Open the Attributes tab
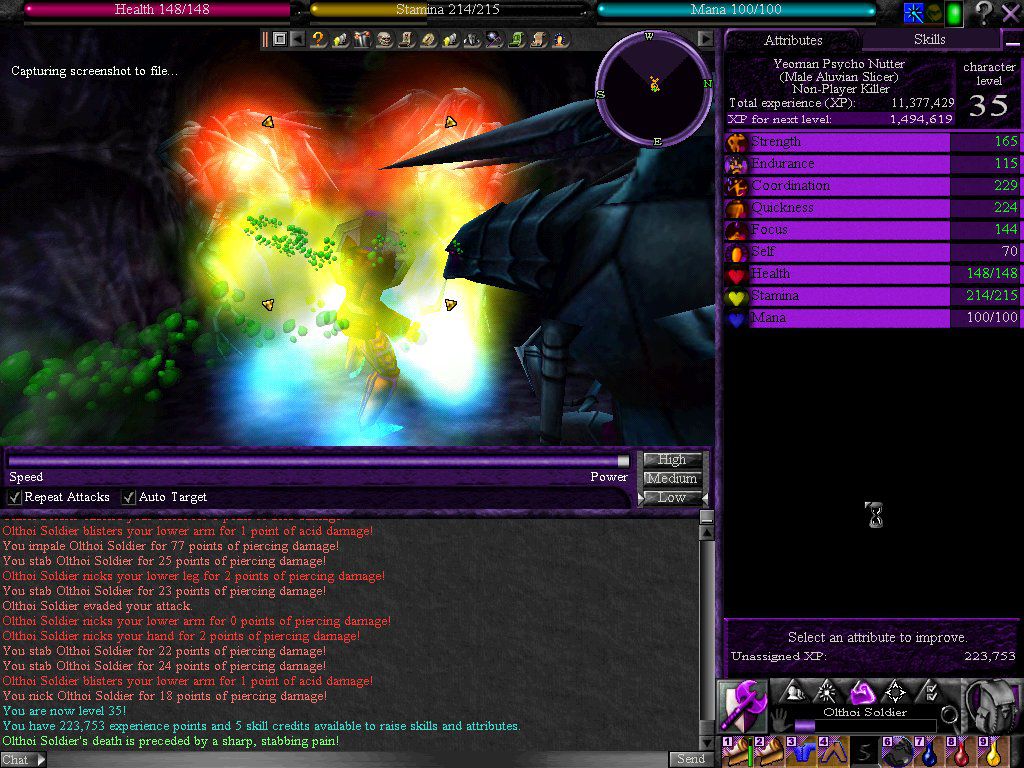The height and width of the screenshot is (768, 1024). tap(793, 41)
